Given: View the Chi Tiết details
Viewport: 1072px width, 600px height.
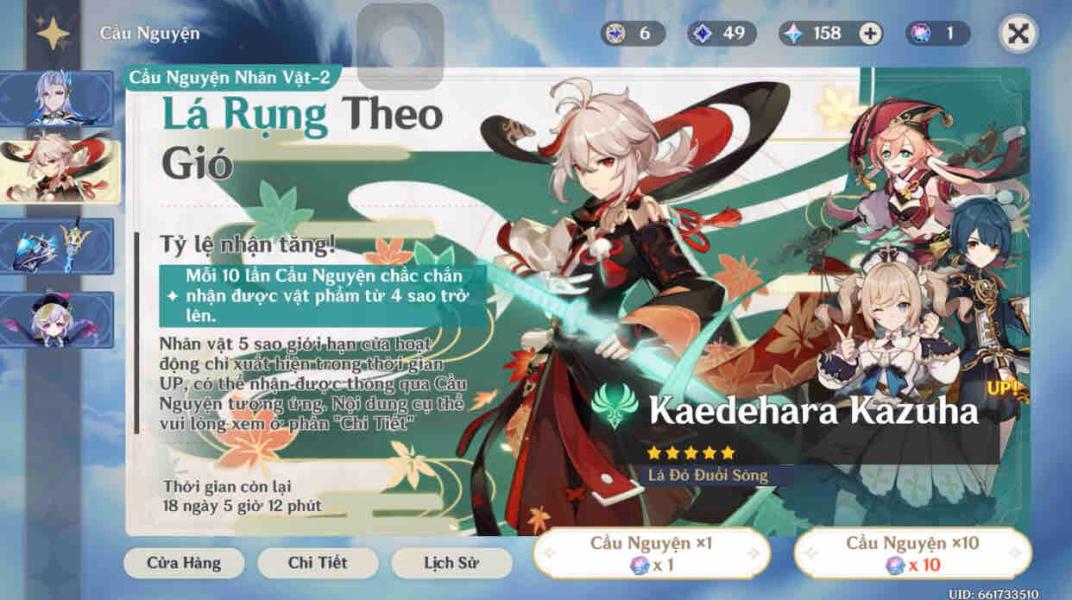Looking at the screenshot, I should pos(317,563).
